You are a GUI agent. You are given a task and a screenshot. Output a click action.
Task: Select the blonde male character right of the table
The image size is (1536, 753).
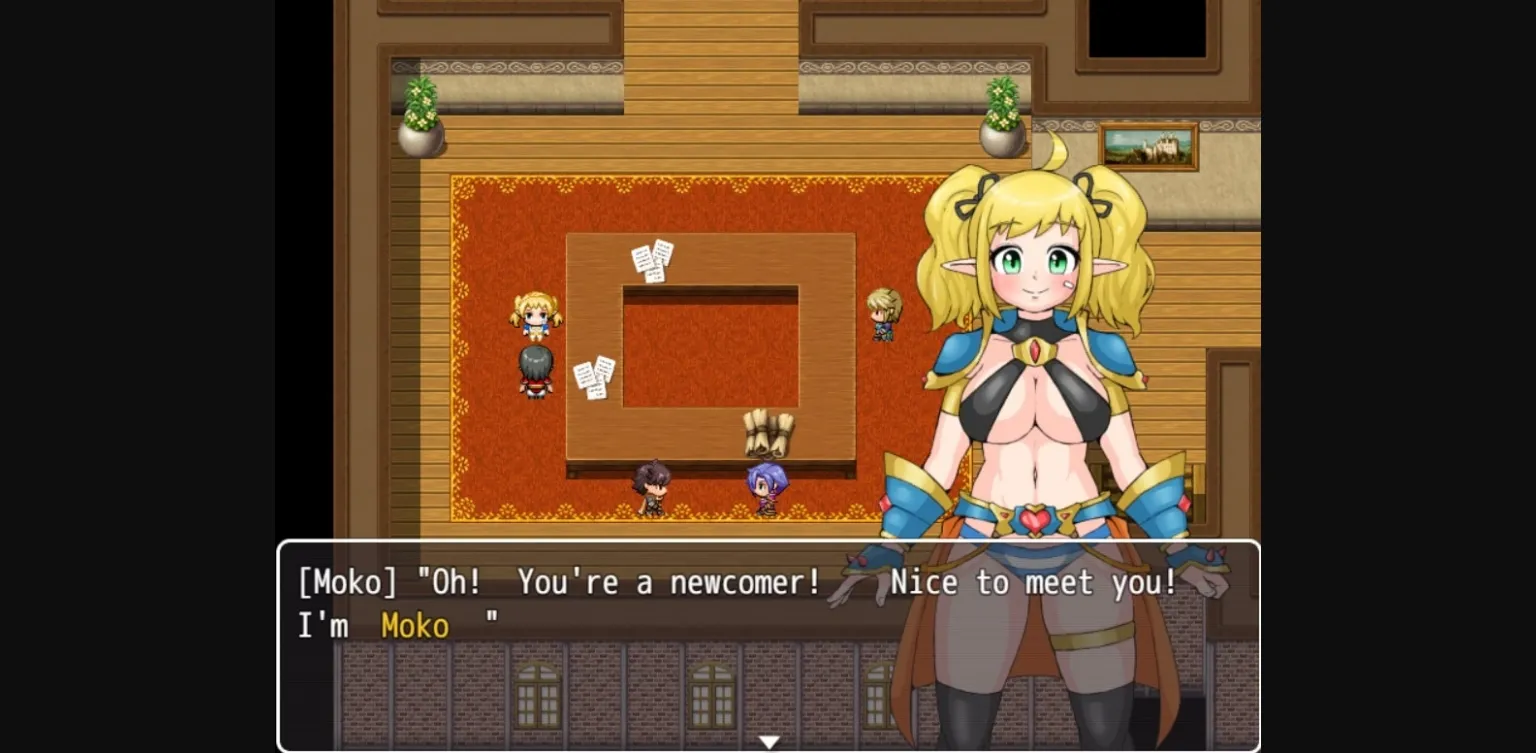coord(884,313)
